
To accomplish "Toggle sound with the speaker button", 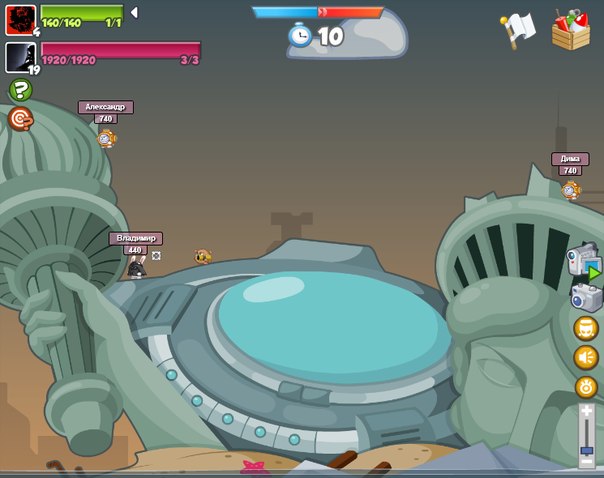I will coord(586,357).
